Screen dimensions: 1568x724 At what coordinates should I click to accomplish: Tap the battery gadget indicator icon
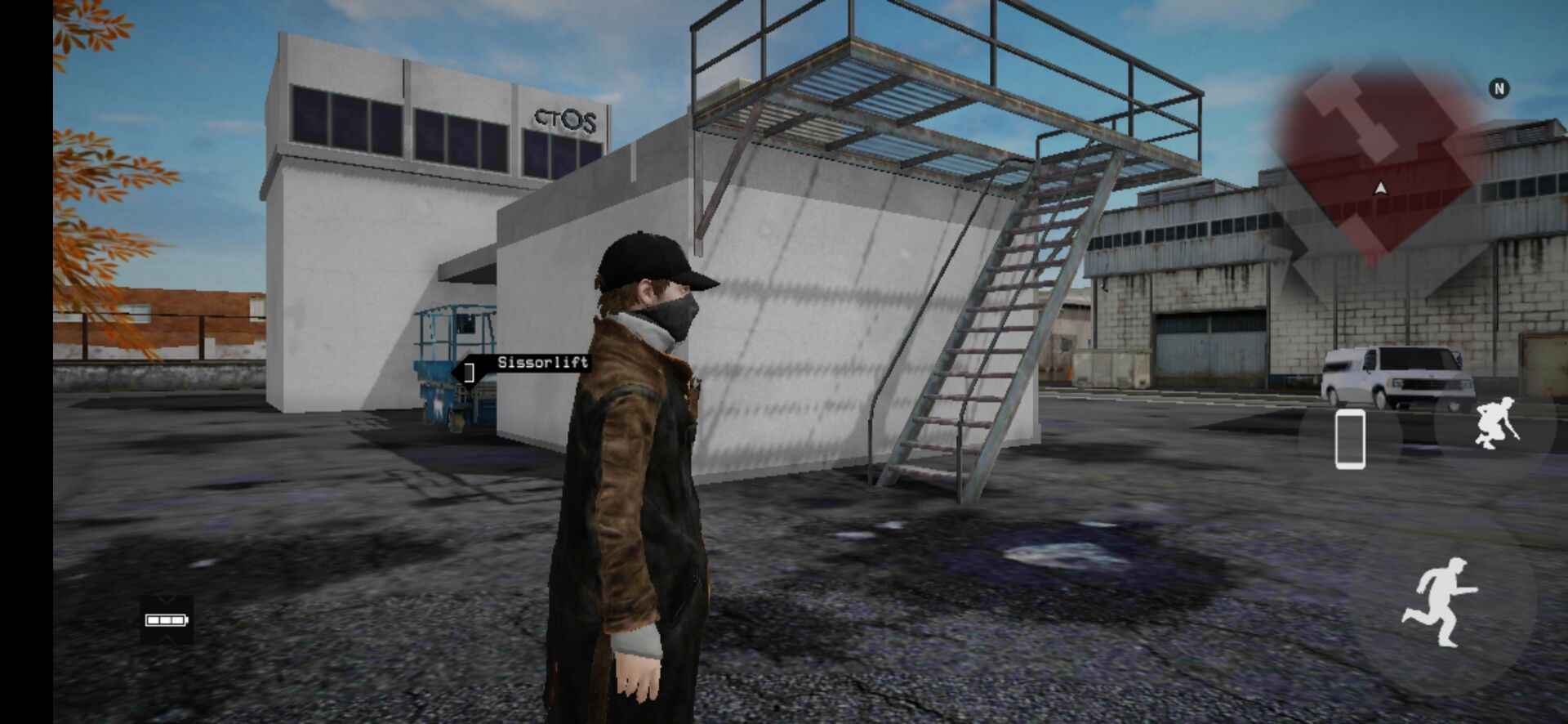(167, 621)
